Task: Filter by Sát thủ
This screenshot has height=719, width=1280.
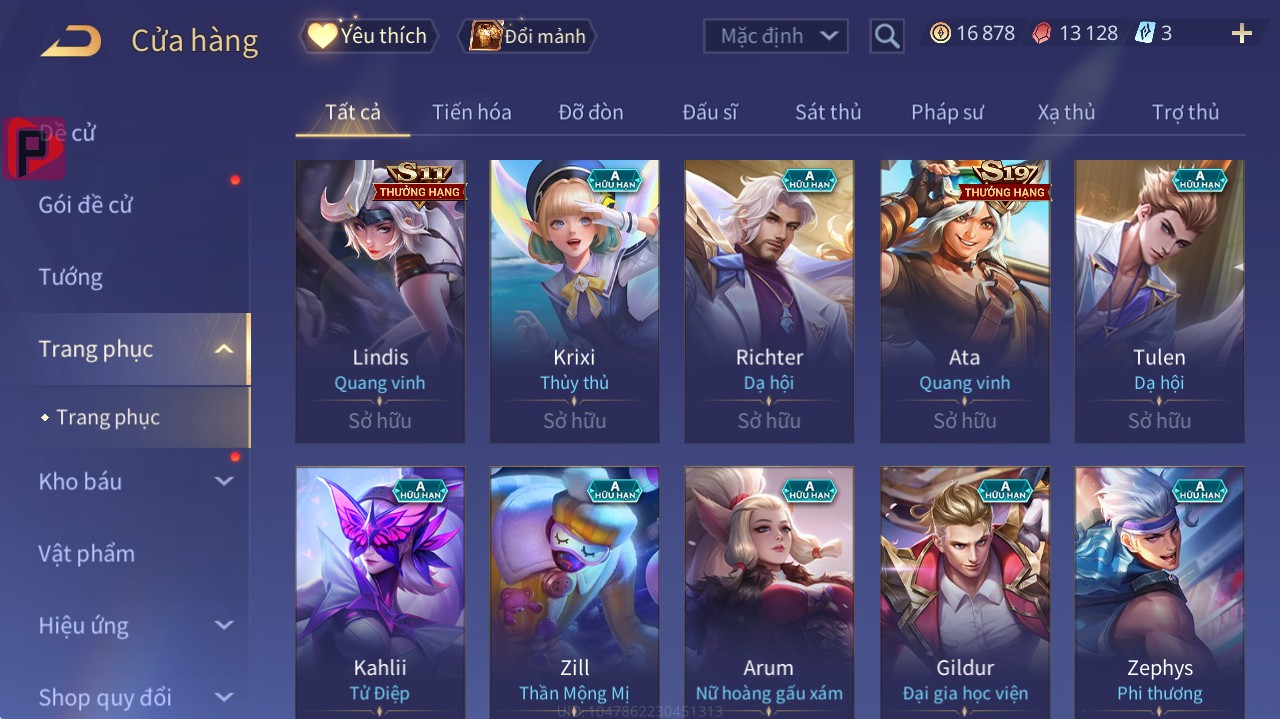Action: [x=827, y=112]
